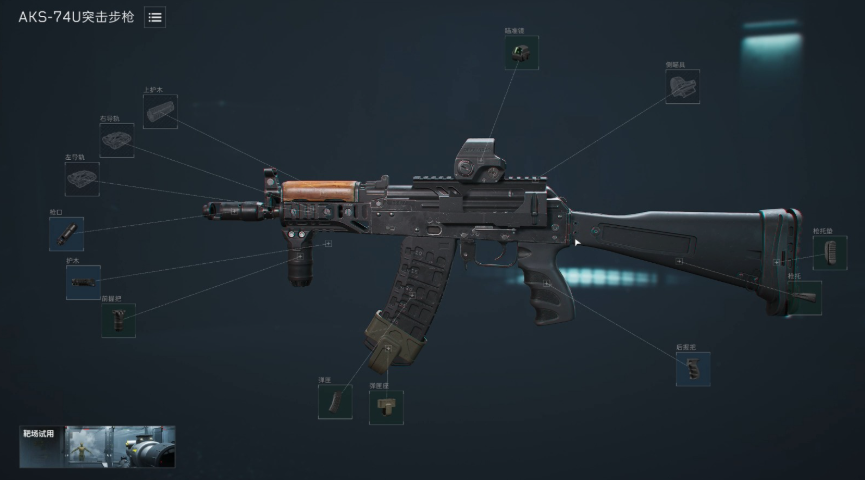Viewport: 865px width, 480px height.
Task: Select the 枪托 stock slot
Action: [x=804, y=298]
